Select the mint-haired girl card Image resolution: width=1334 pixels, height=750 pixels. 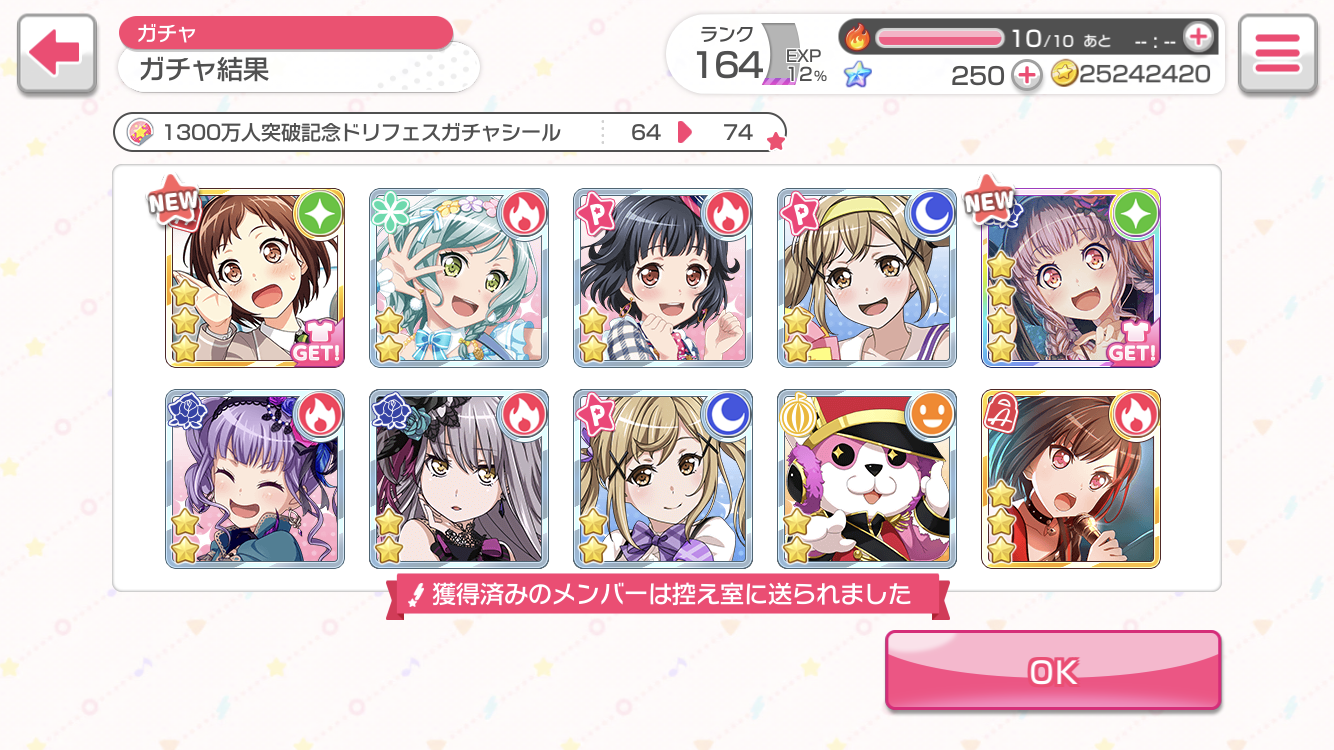pyautogui.click(x=459, y=278)
